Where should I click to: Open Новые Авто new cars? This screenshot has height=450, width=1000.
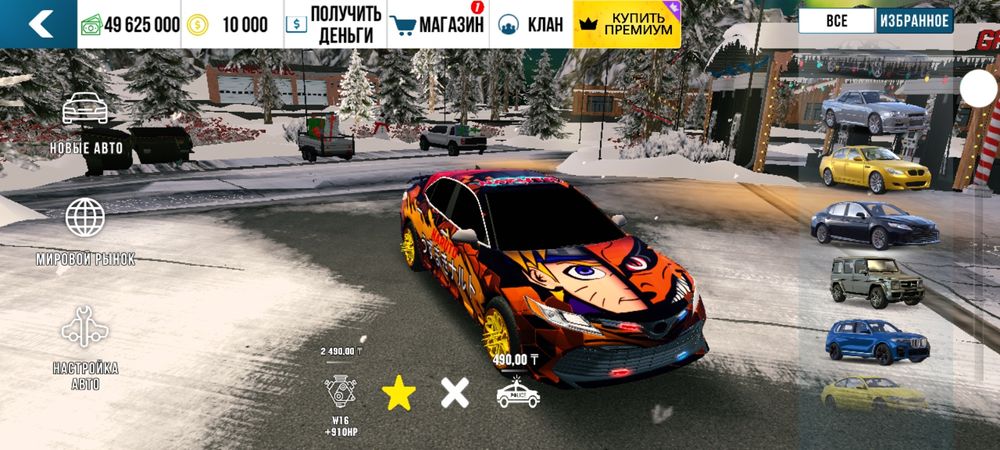(85, 125)
